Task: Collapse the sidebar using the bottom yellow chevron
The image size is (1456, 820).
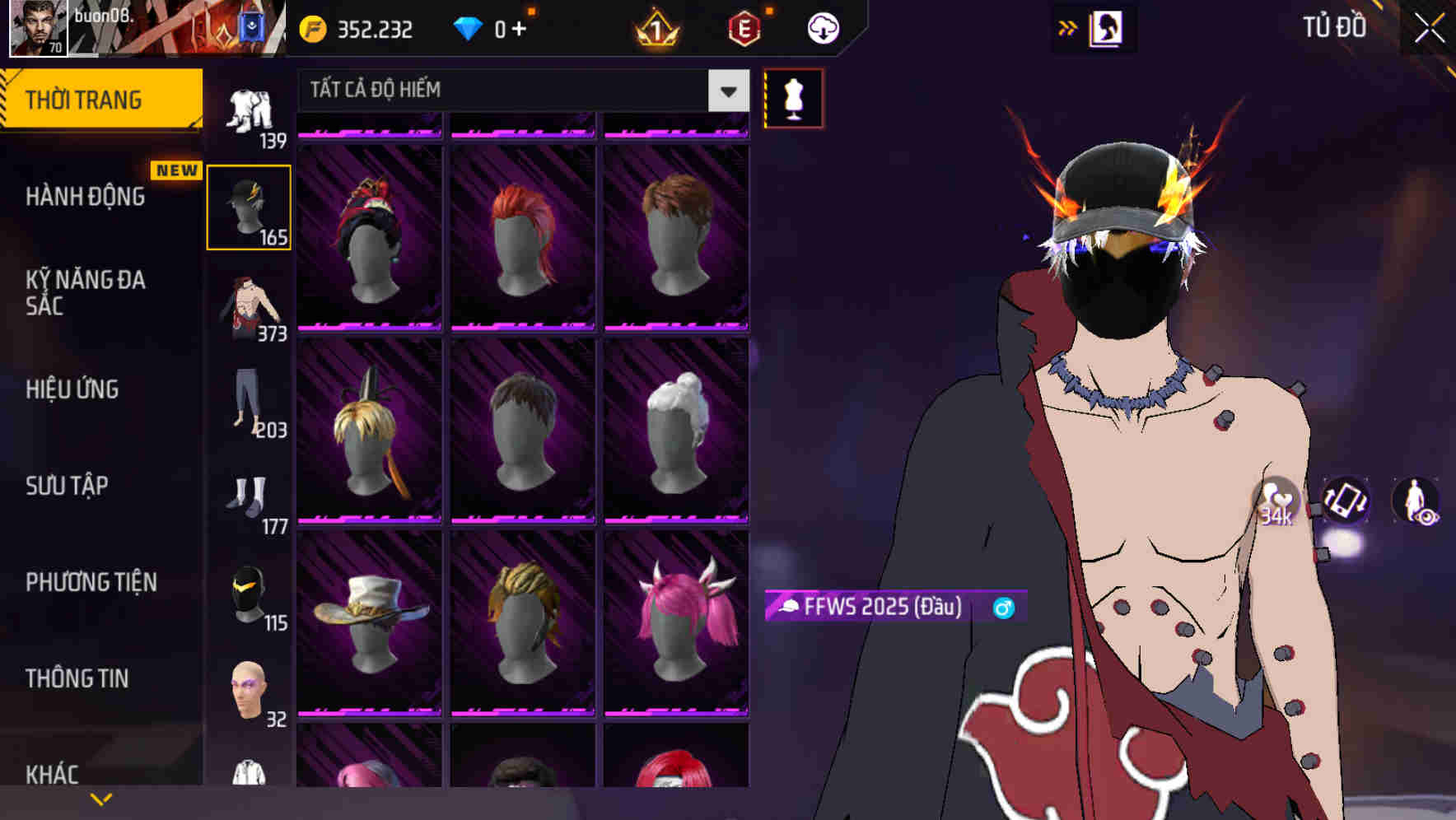Action: point(101,797)
